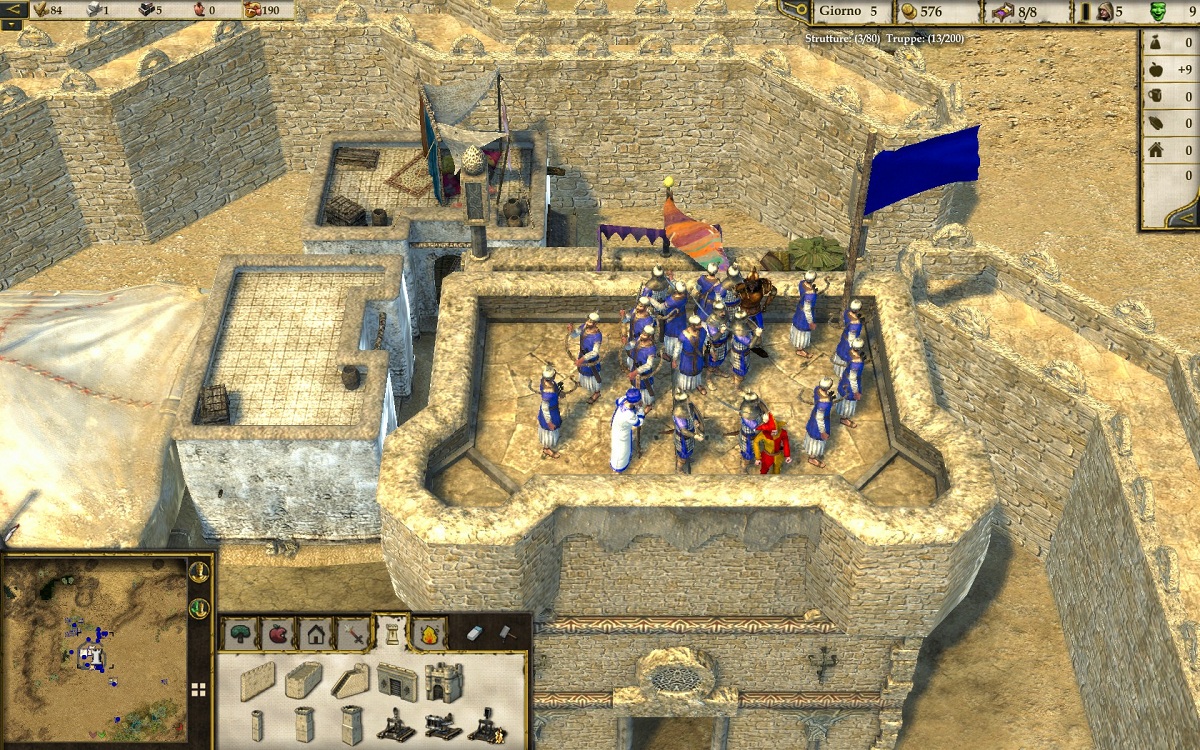1200x750 pixels.
Task: Open the key menu button
Action: [x=796, y=11]
